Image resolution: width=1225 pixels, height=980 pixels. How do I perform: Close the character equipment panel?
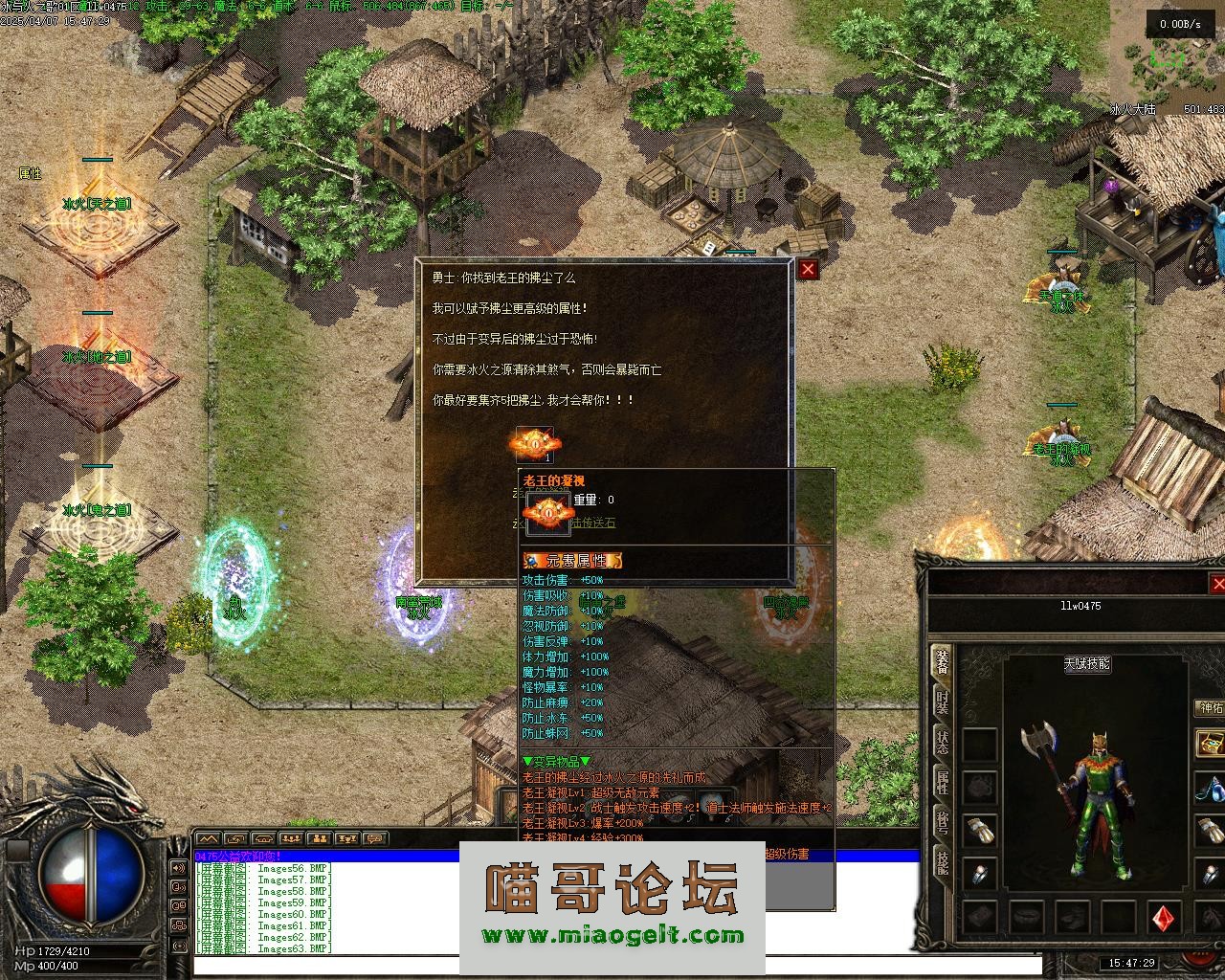(1217, 584)
